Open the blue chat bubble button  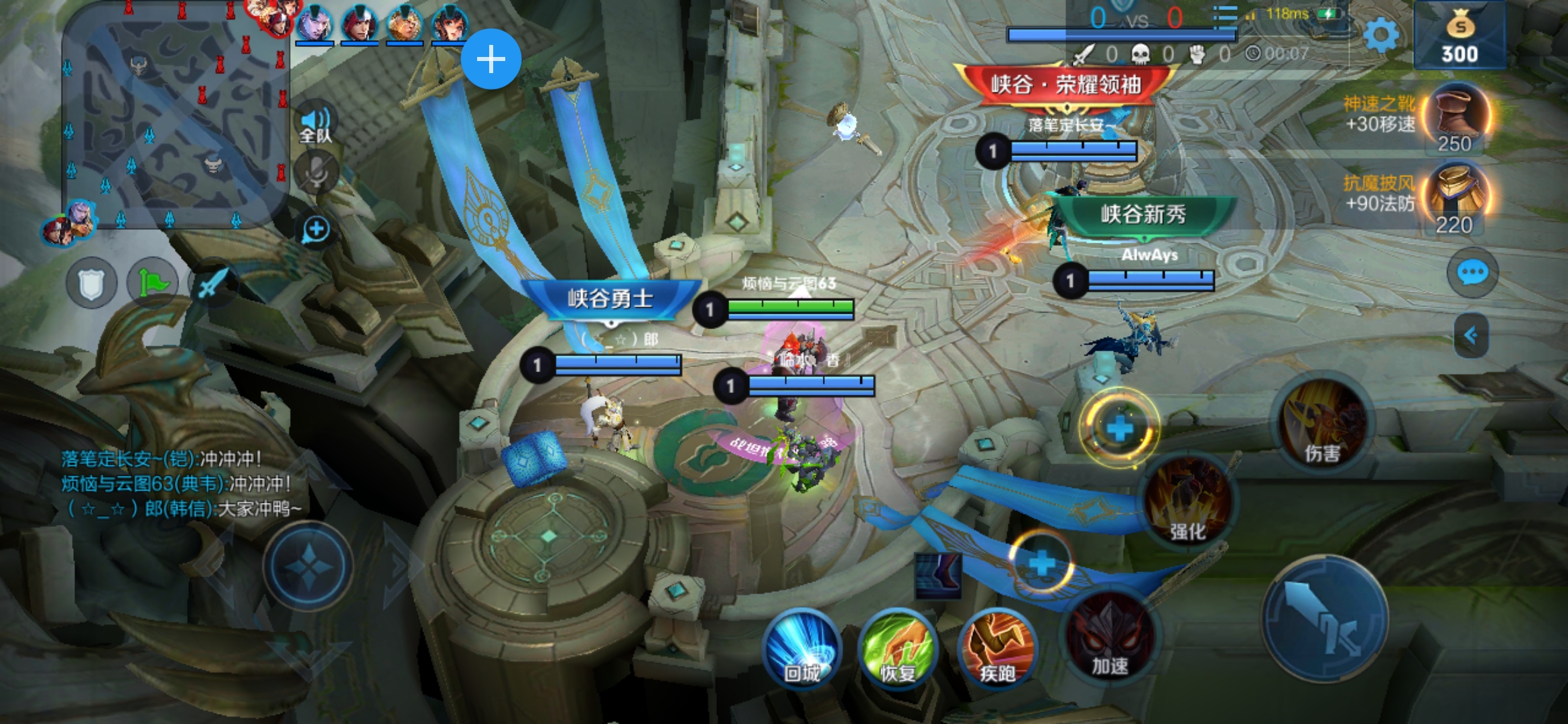pos(1472,272)
